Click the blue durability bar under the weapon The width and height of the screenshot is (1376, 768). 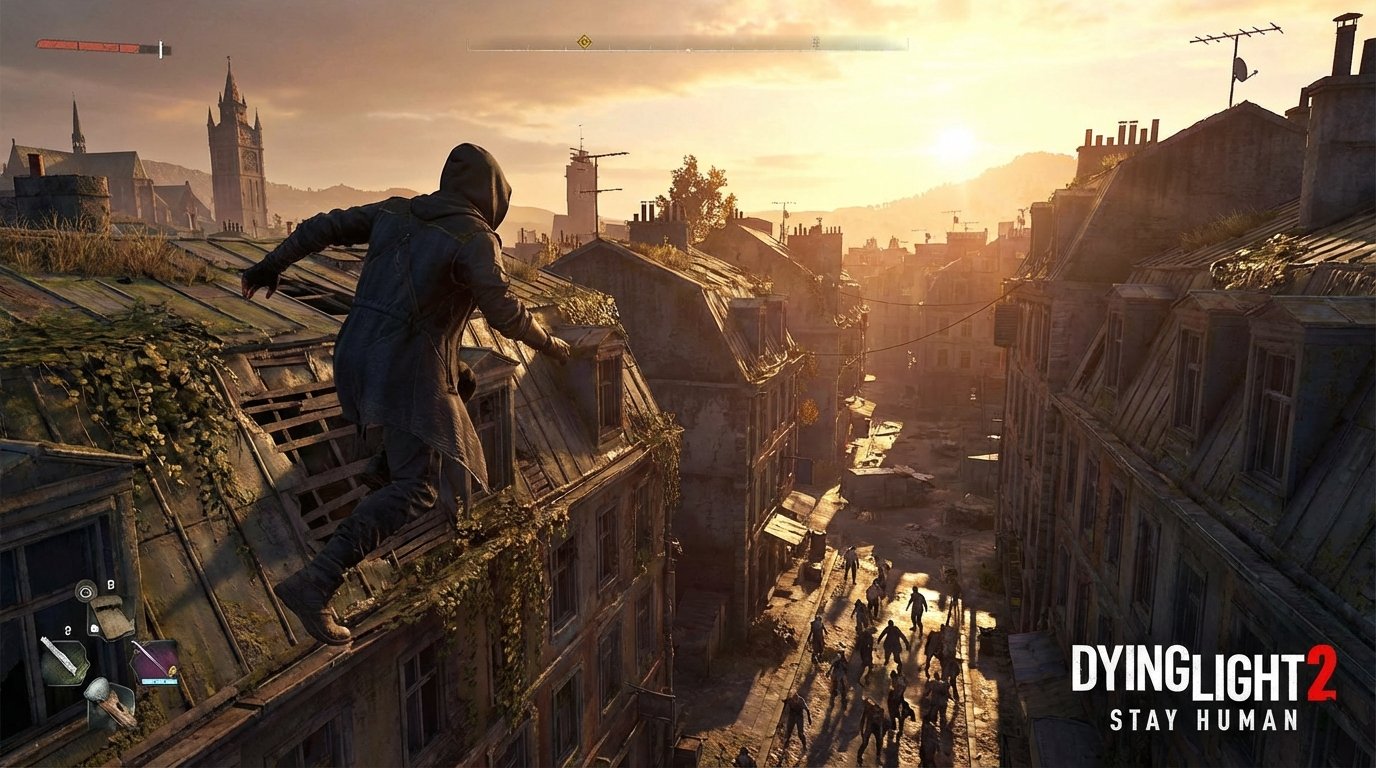point(159,681)
